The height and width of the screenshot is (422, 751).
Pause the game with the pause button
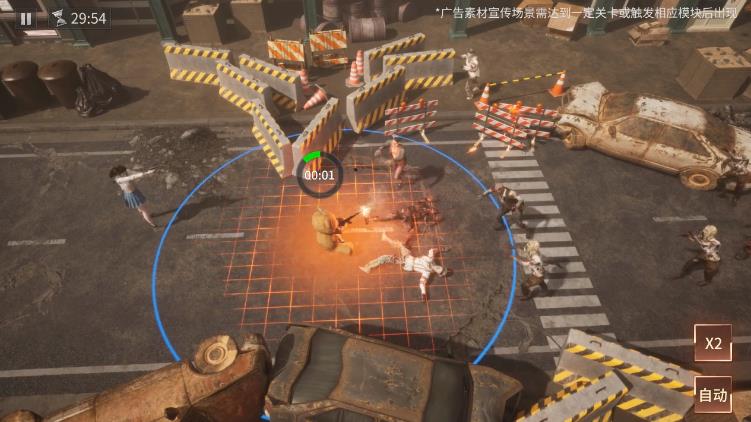(x=26, y=18)
